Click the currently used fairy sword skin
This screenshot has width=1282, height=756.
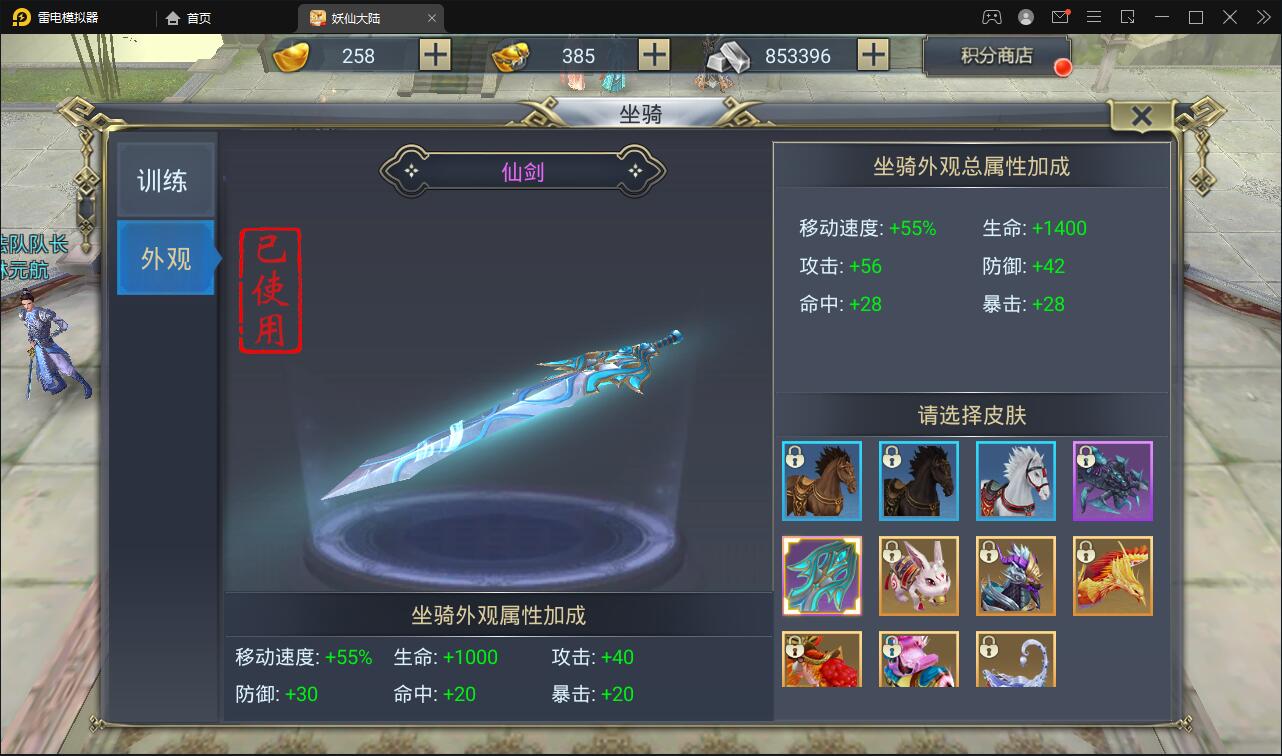click(822, 576)
